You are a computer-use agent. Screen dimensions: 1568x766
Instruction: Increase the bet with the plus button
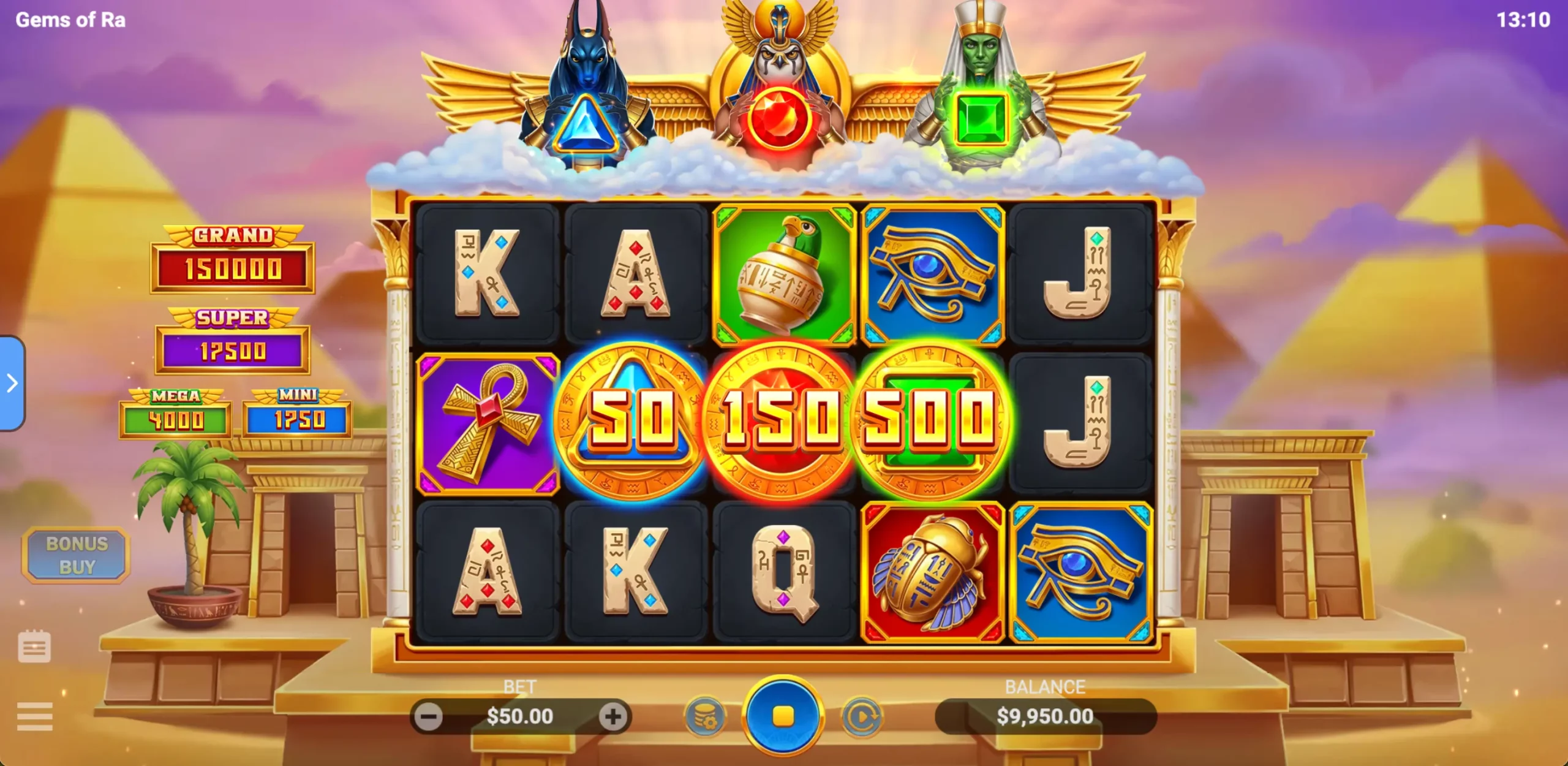(x=613, y=716)
